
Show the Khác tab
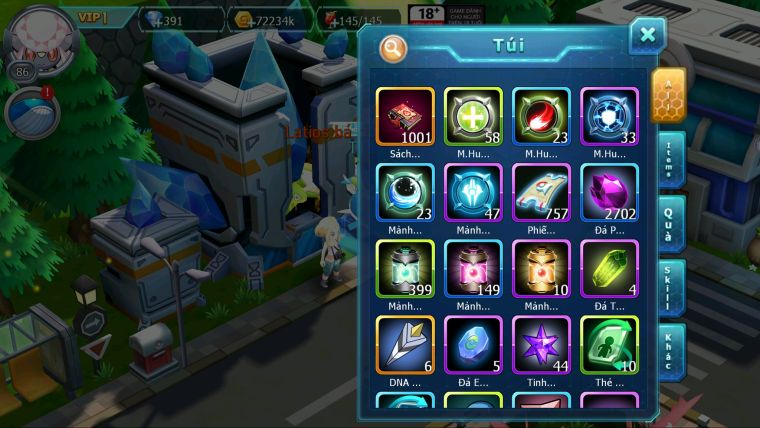click(671, 351)
